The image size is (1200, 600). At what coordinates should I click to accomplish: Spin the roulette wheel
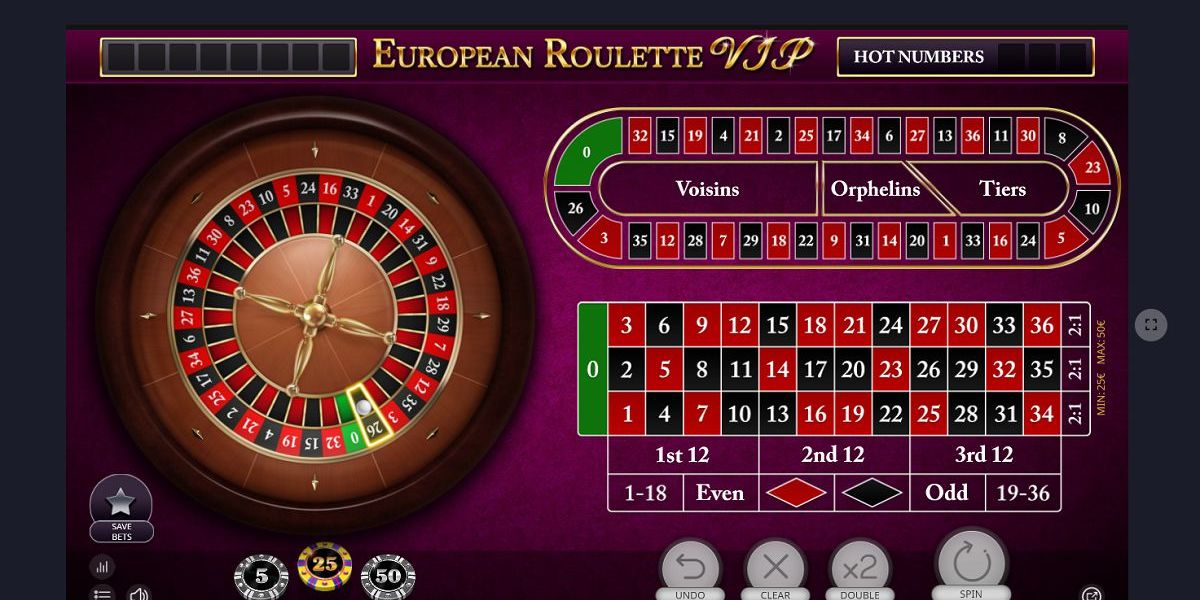point(971,564)
